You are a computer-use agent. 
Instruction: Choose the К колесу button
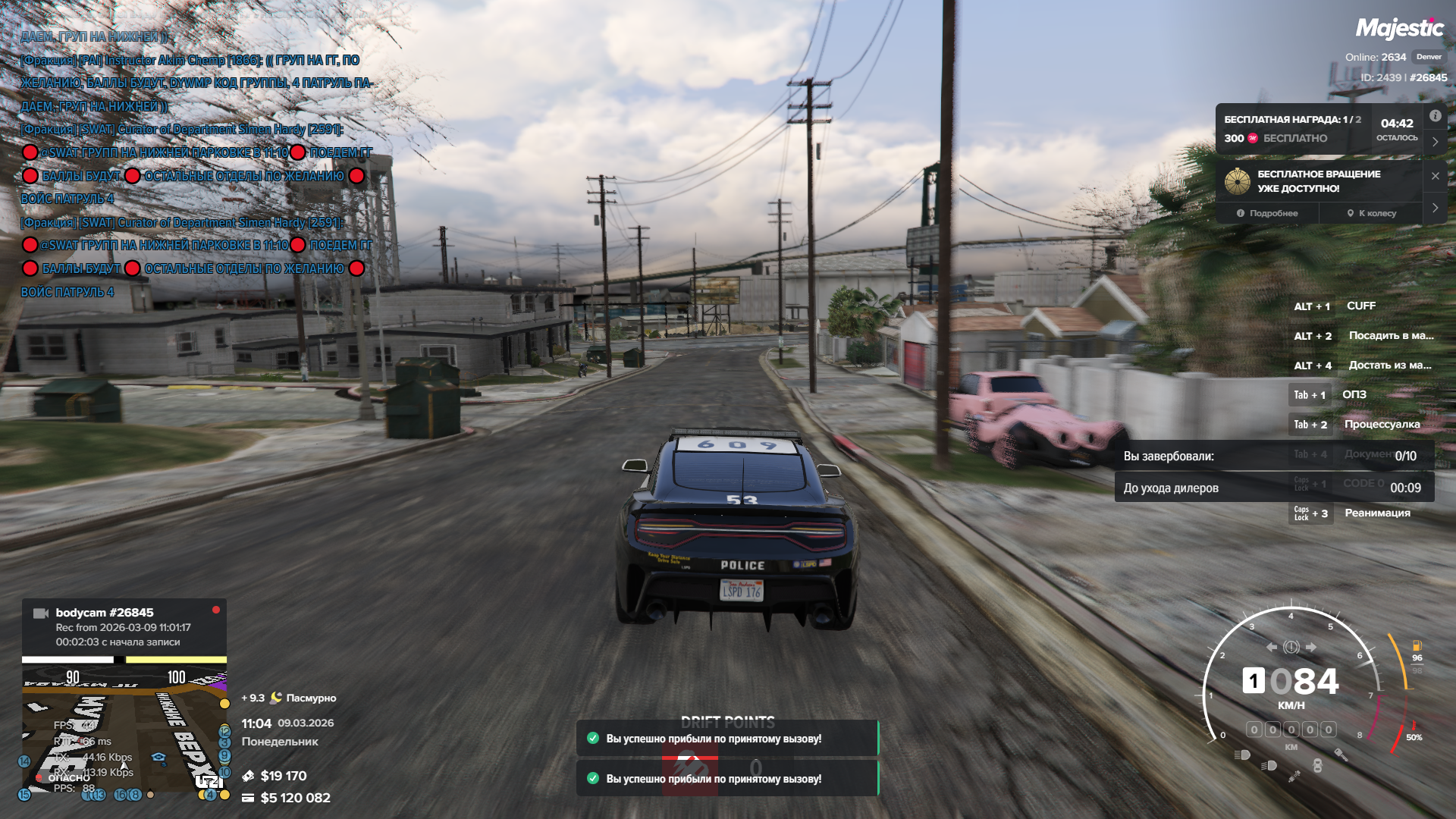tap(1371, 213)
